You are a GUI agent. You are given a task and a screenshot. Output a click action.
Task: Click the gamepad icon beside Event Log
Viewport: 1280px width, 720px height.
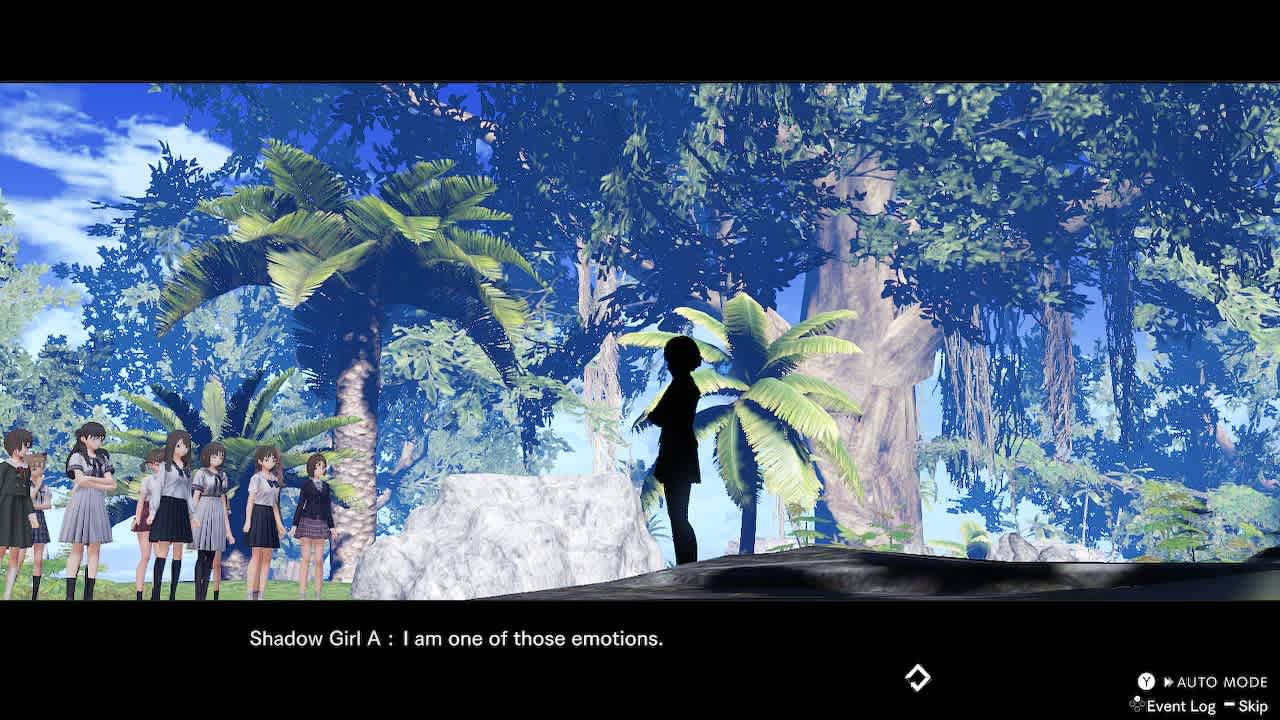[x=1135, y=704]
